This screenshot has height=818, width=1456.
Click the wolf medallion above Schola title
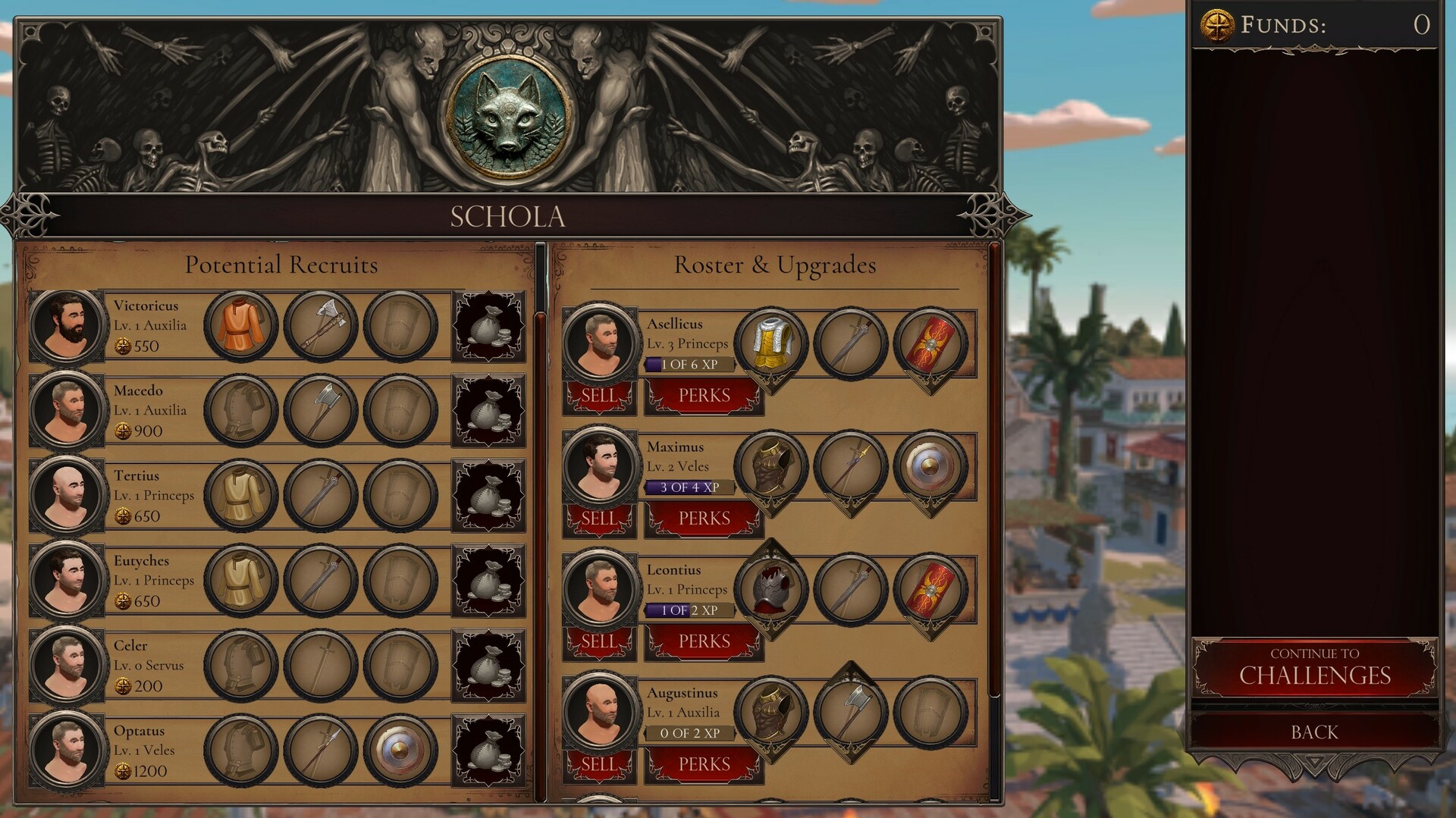click(508, 115)
